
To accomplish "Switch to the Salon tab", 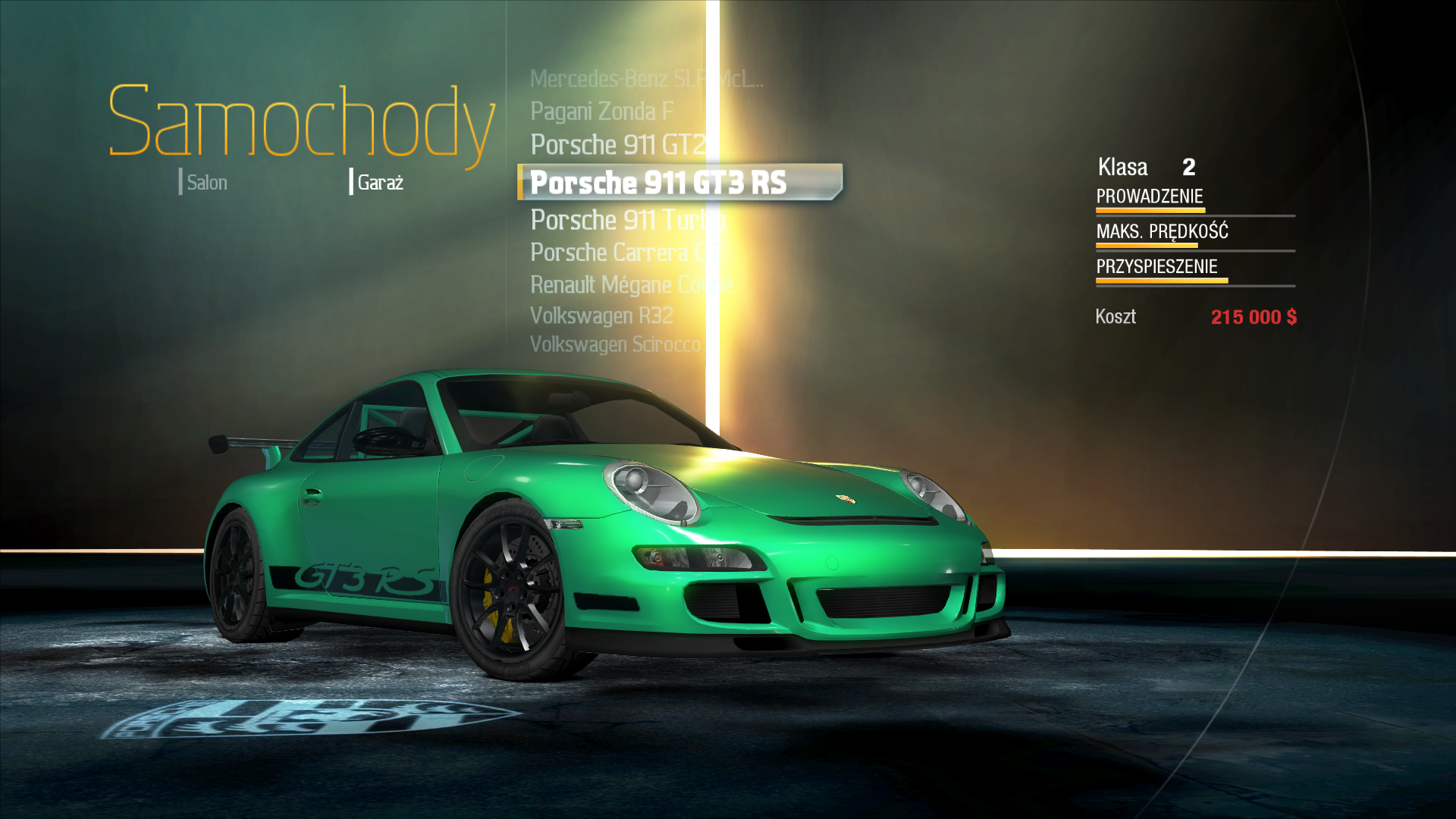I will click(x=206, y=183).
